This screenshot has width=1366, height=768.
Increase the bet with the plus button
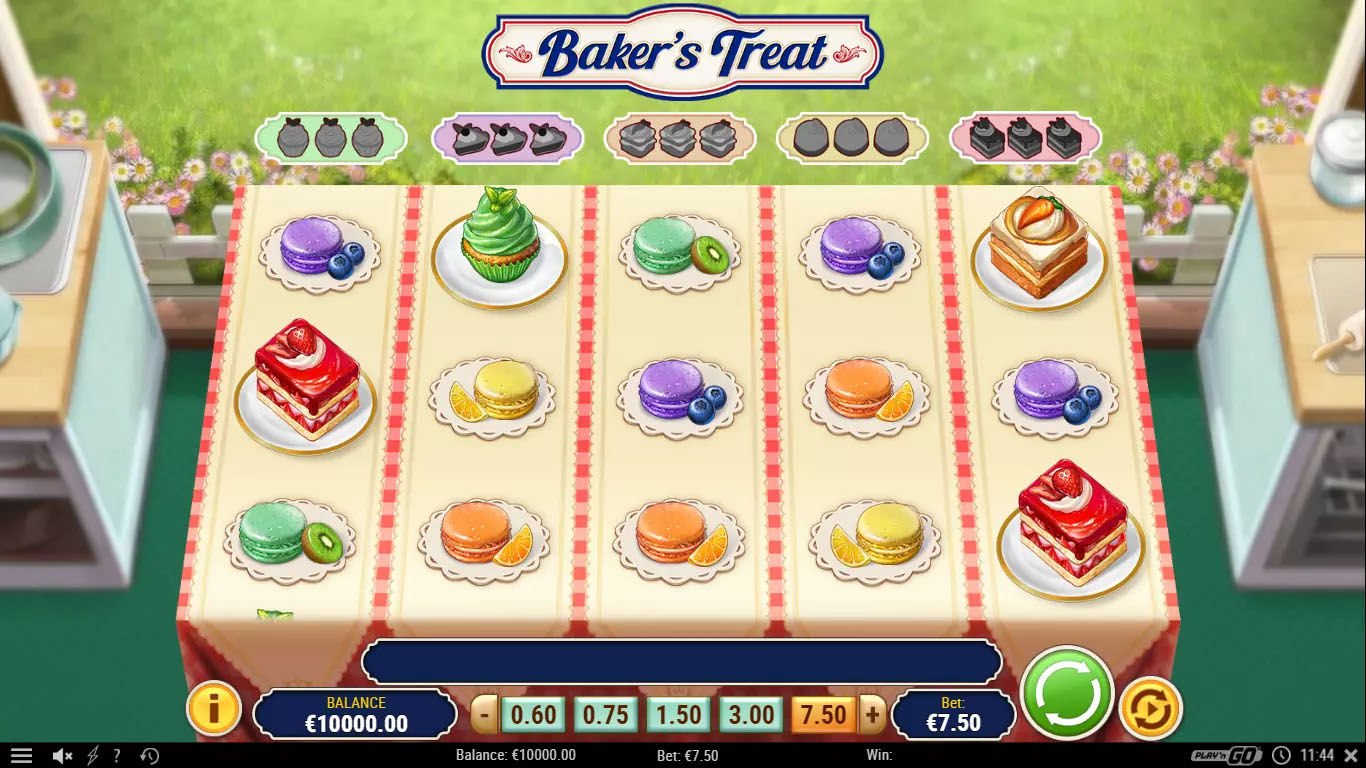pos(872,715)
